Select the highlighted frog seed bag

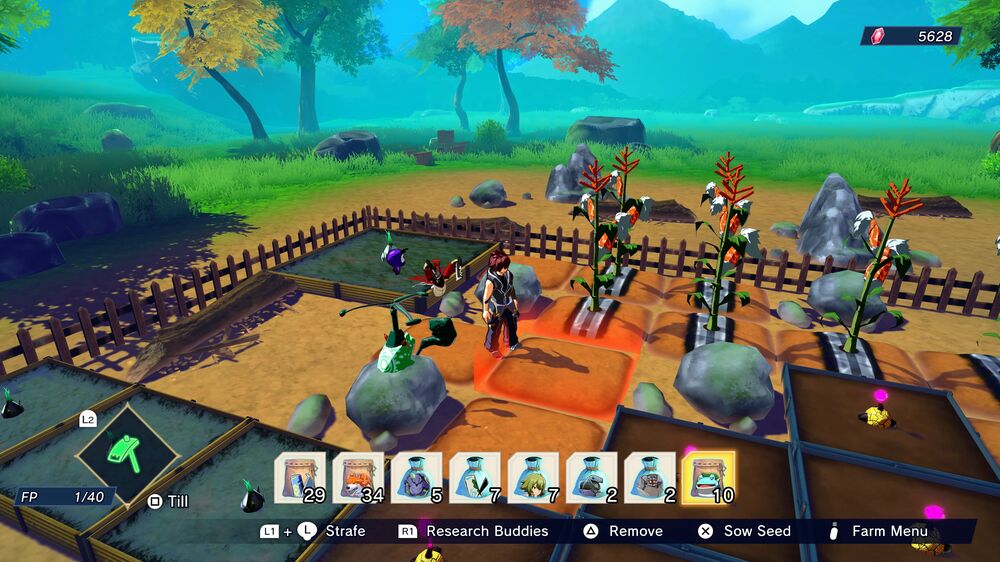coord(708,478)
